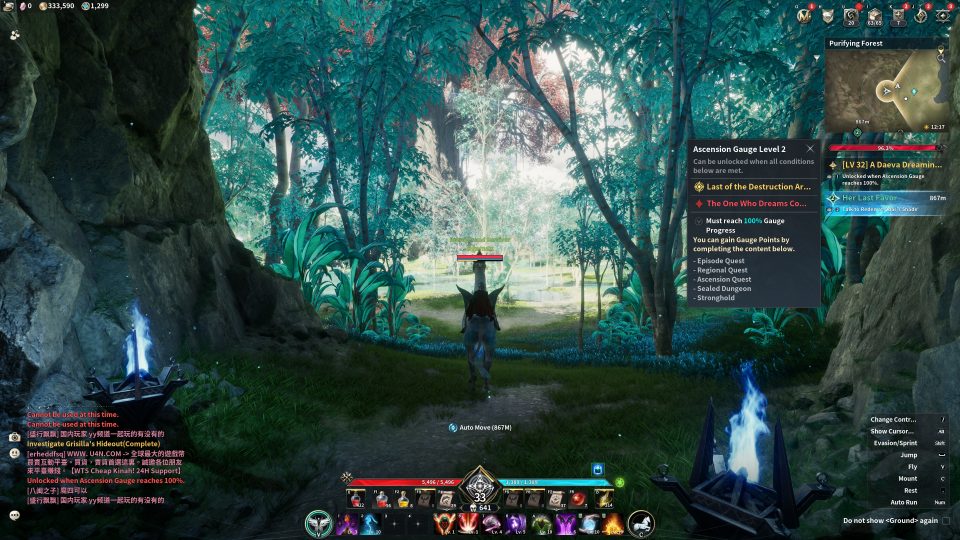Open the chat speech bubble icon
The image size is (960, 540).
(15, 515)
